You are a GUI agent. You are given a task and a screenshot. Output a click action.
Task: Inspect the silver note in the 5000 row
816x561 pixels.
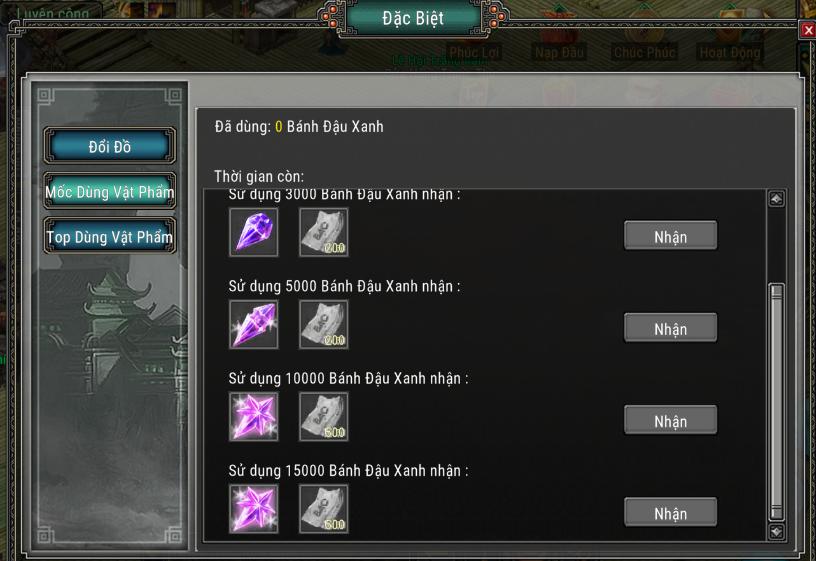pos(324,325)
